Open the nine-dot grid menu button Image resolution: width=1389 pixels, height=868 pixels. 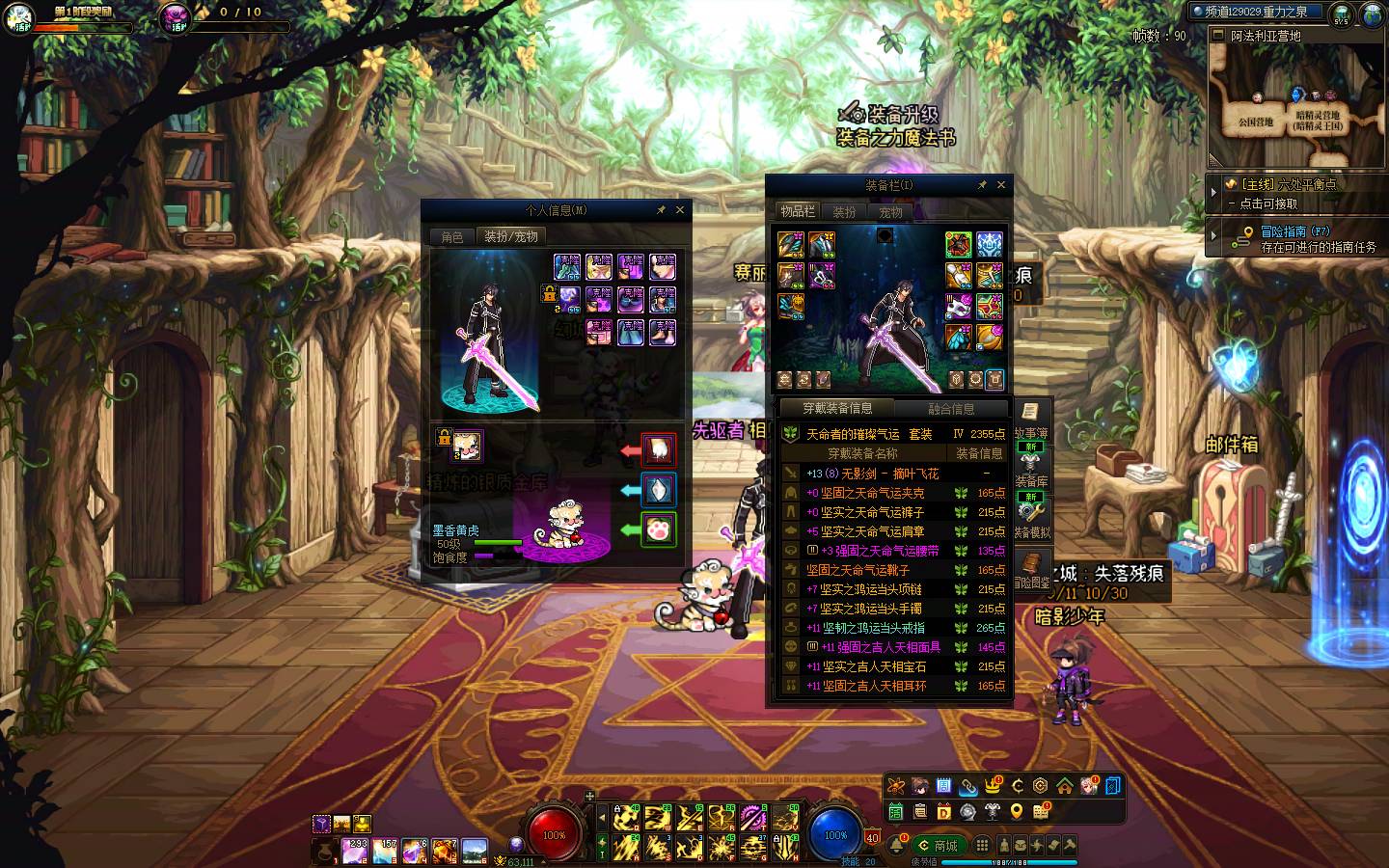[982, 845]
